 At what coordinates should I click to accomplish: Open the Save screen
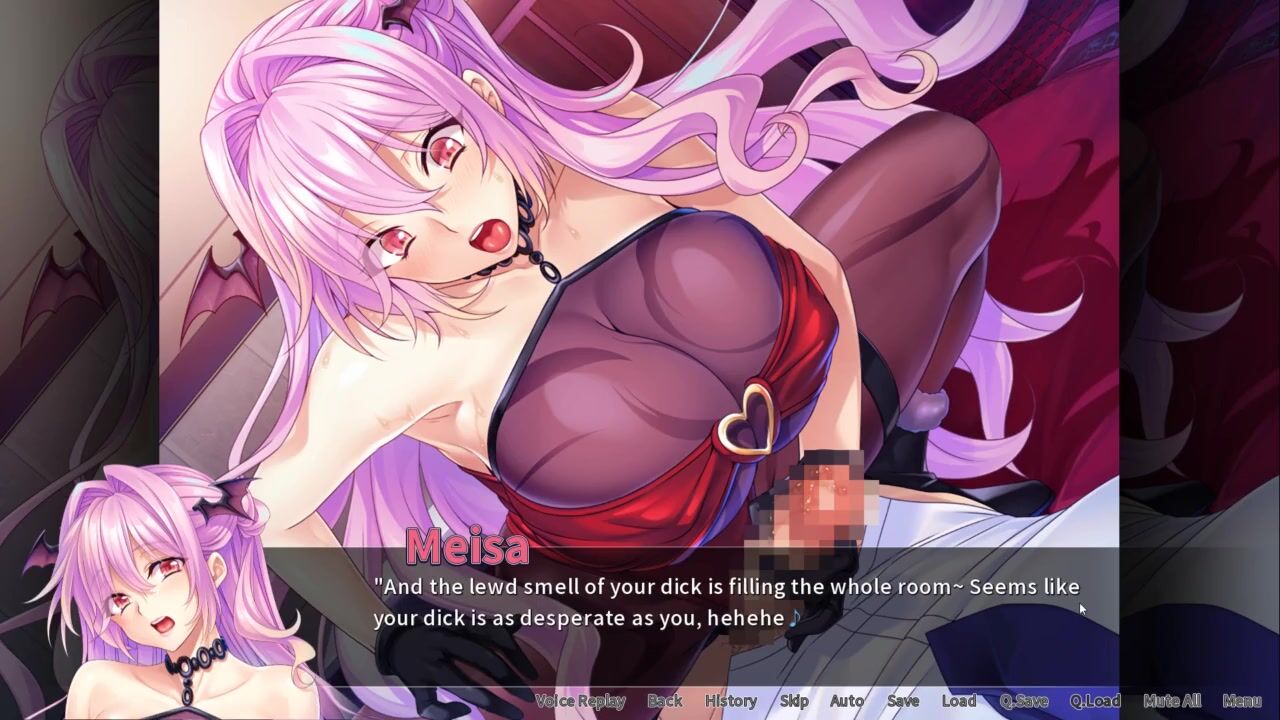(x=902, y=701)
